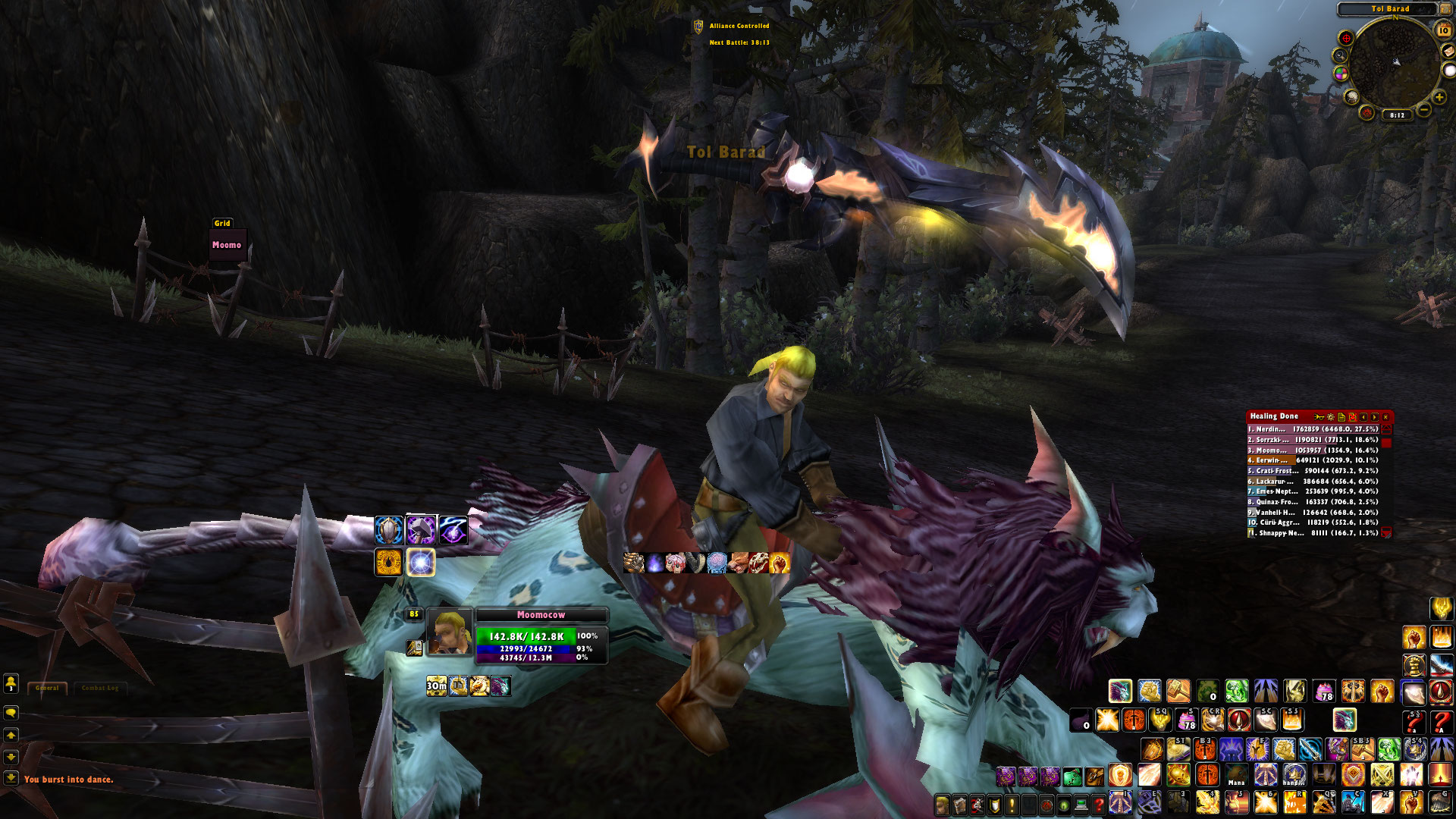Open the calendar button showing 10
1456x819 pixels.
point(1443,30)
